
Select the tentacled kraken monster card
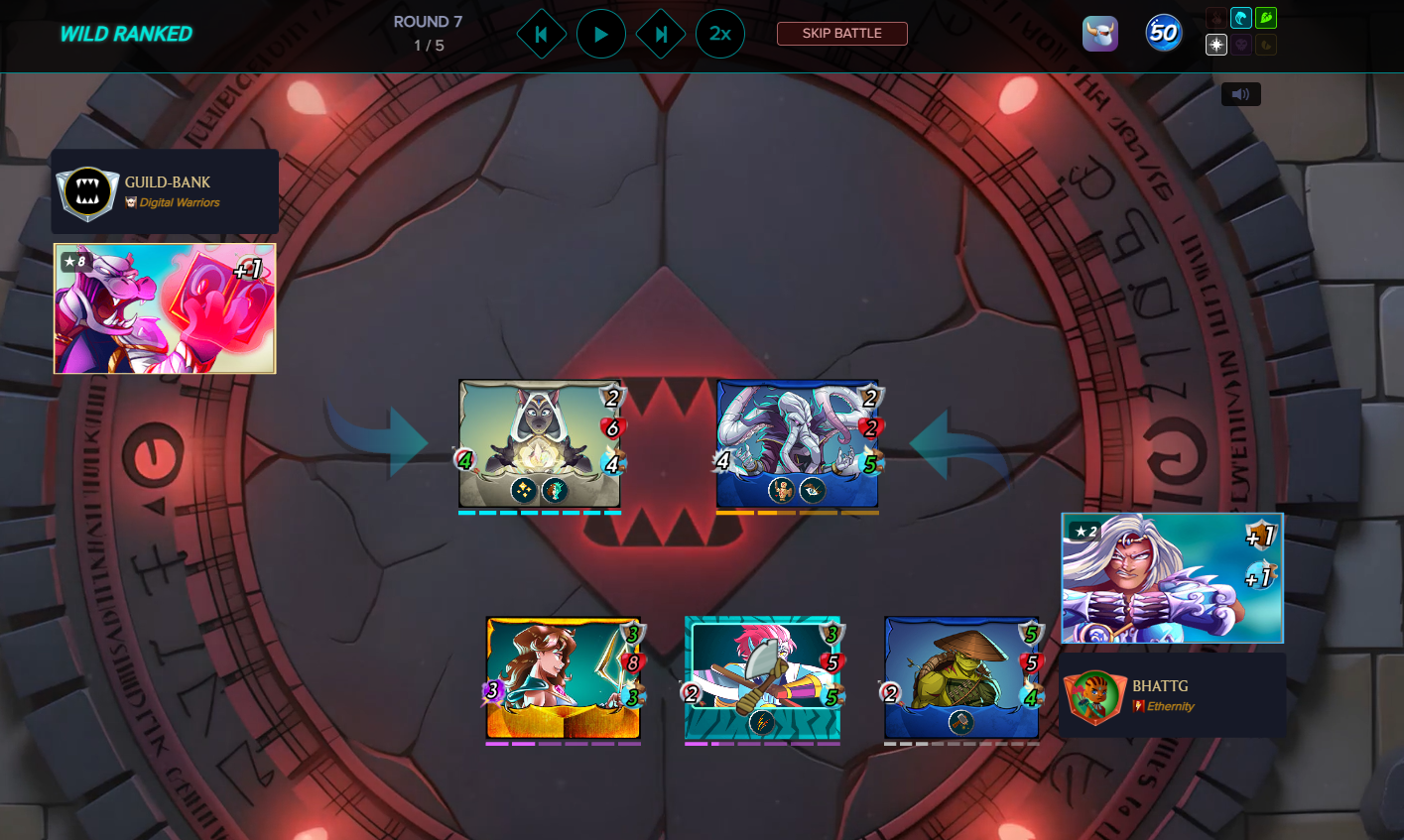[798, 443]
